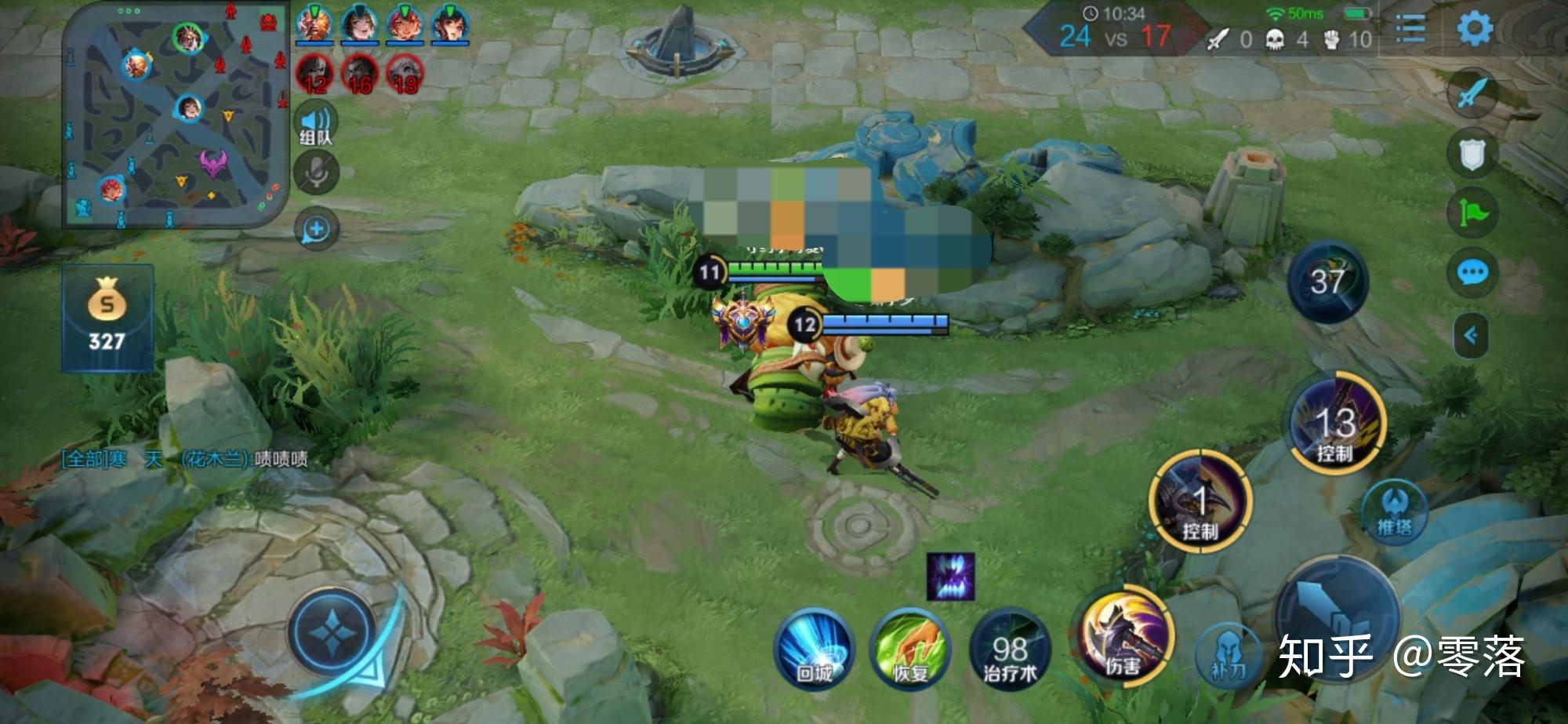Tap the 治疗术 heal summoner spell

click(1010, 649)
